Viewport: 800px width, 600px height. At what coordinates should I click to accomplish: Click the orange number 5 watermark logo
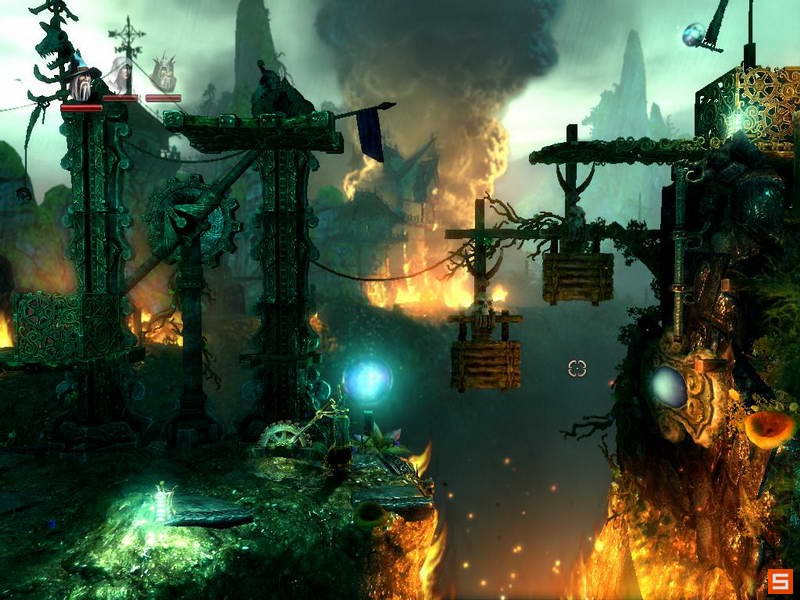click(x=781, y=580)
